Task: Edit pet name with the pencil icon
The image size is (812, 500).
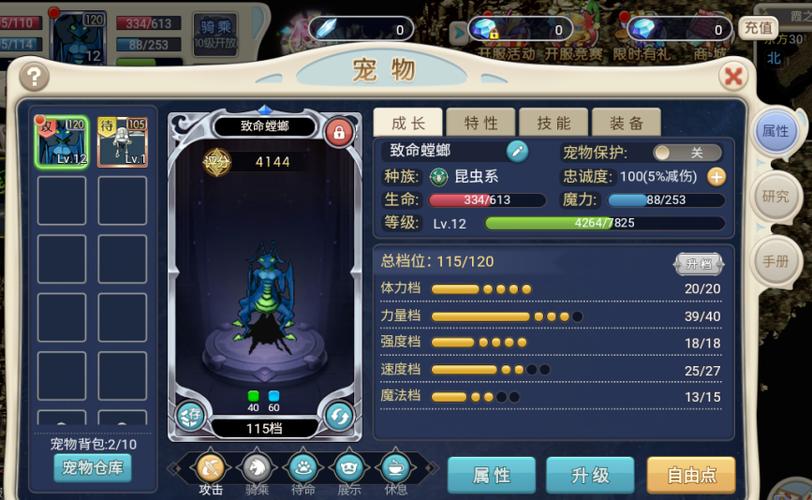Action: tap(517, 151)
